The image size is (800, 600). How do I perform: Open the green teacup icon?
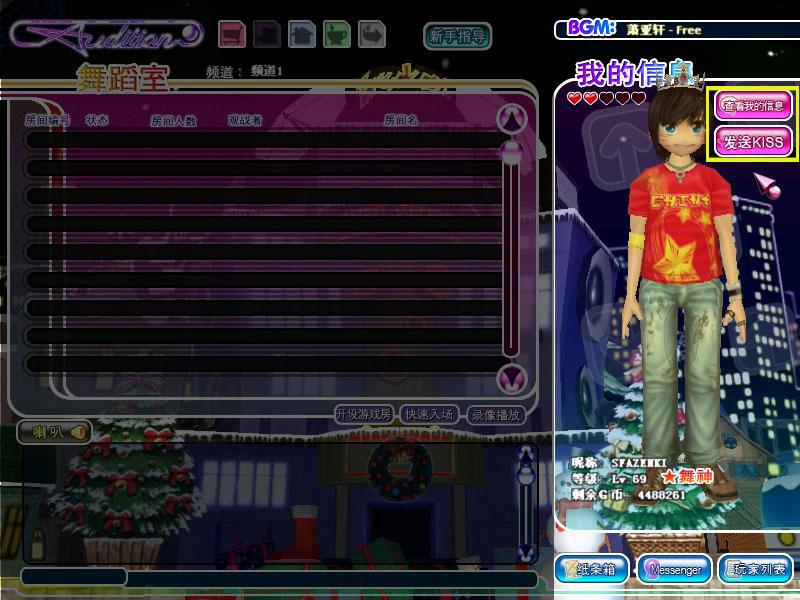pos(338,35)
